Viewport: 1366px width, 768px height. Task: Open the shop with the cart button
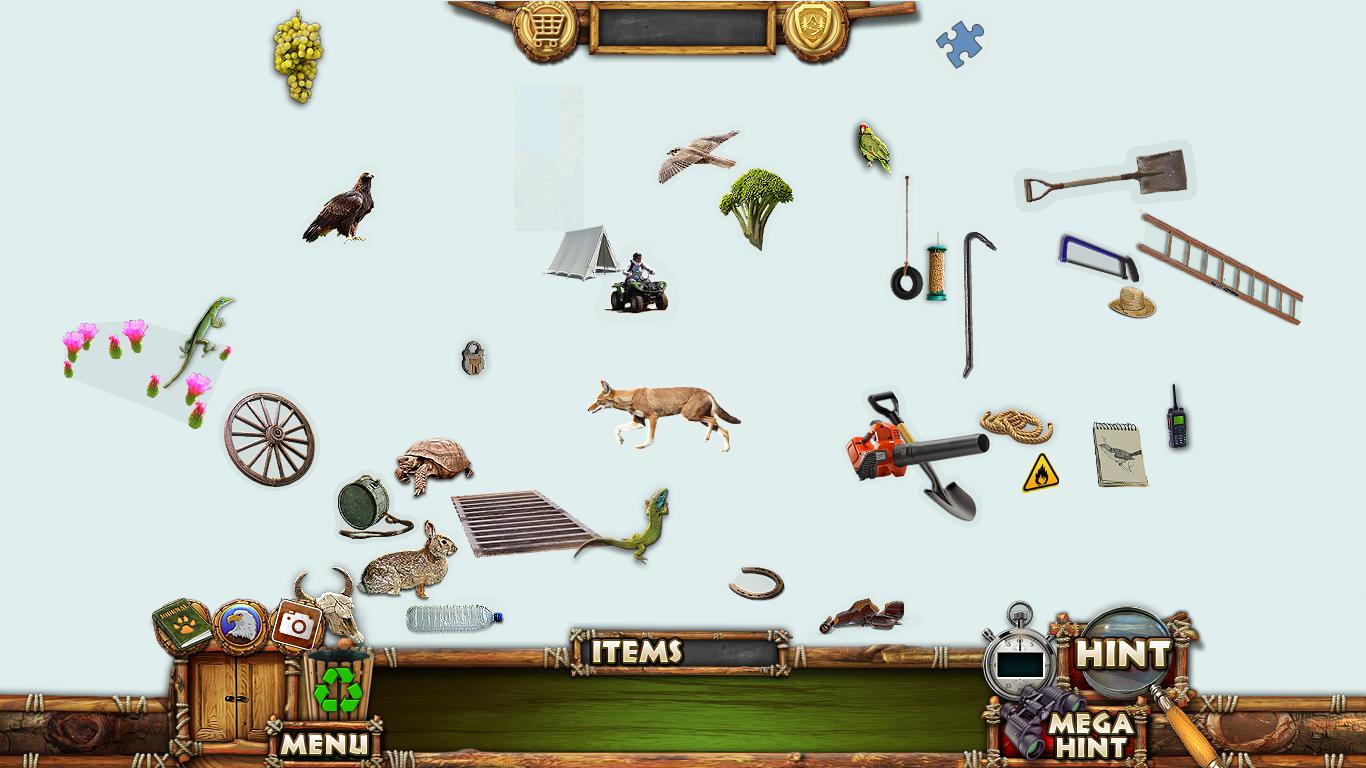[x=546, y=29]
